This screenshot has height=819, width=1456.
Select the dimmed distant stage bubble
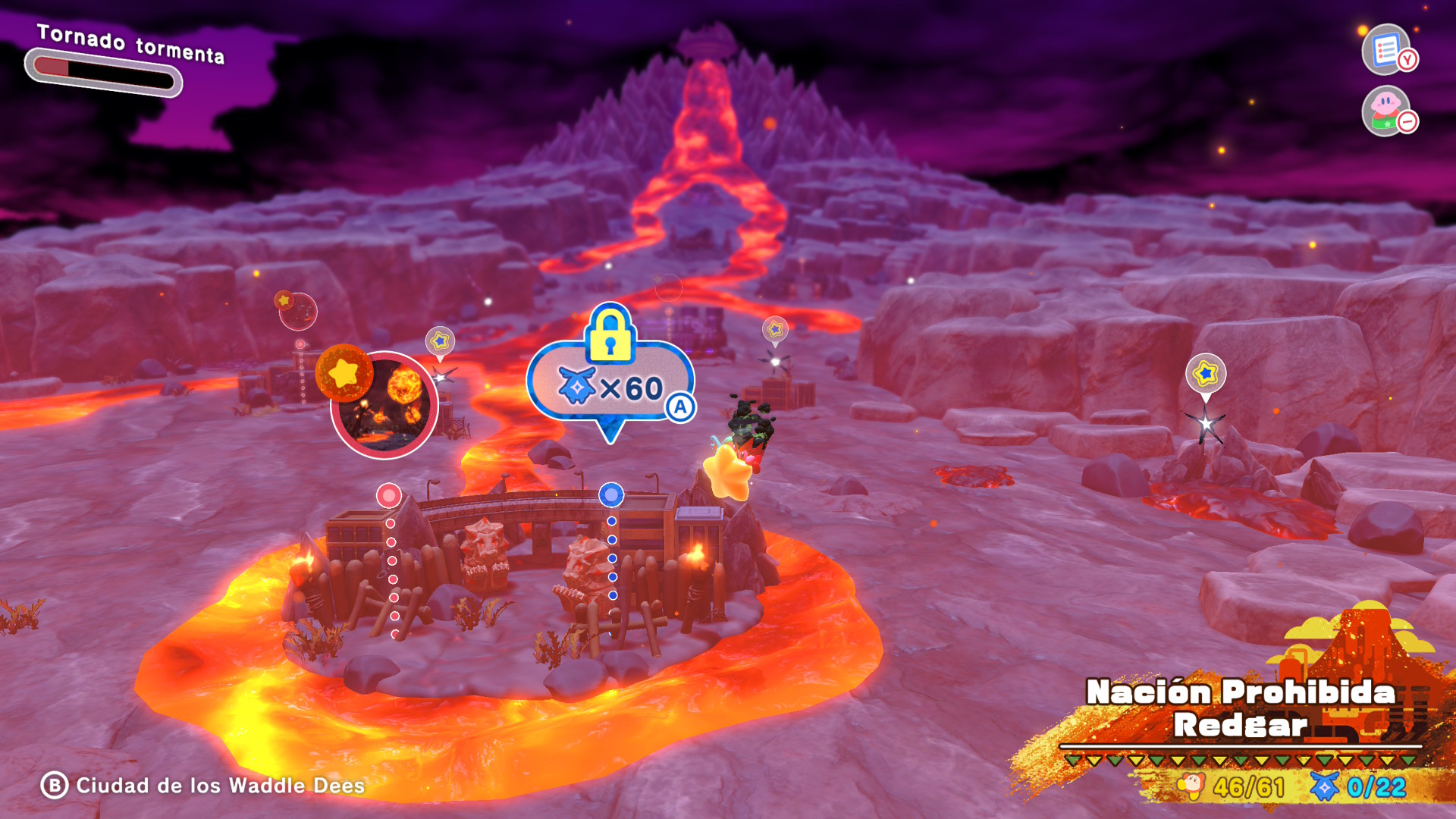[297, 311]
